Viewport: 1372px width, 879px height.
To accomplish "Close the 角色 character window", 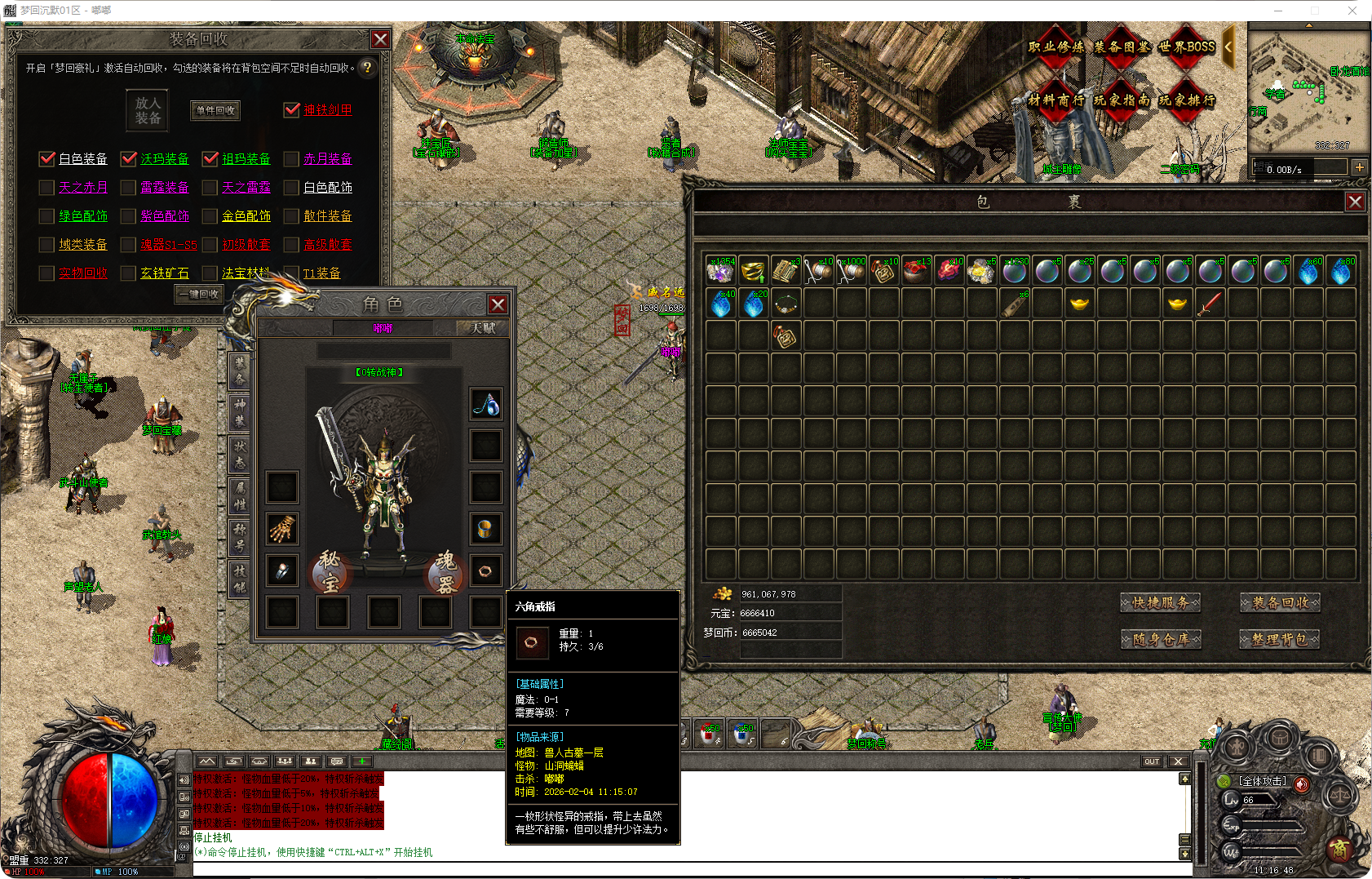I will point(498,304).
